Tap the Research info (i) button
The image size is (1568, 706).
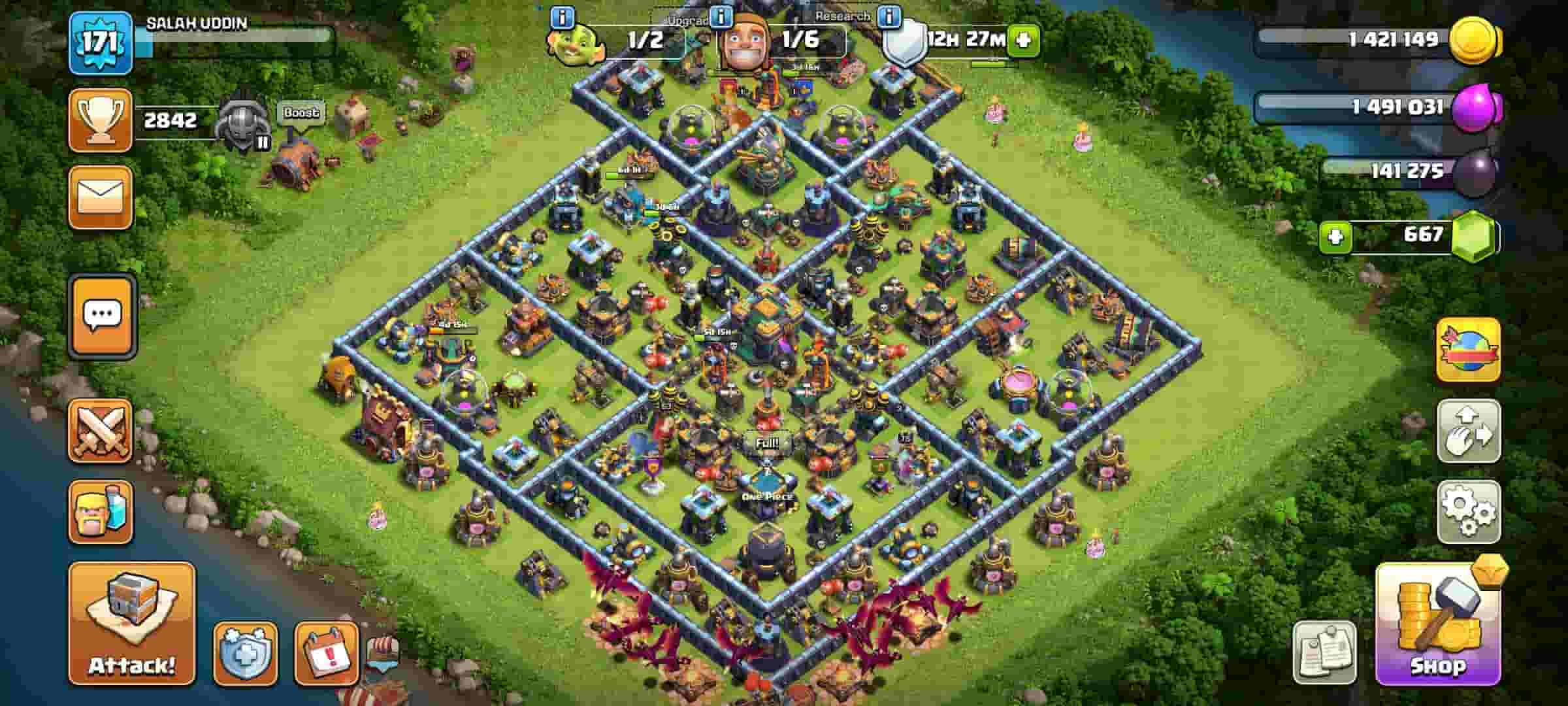point(888,18)
